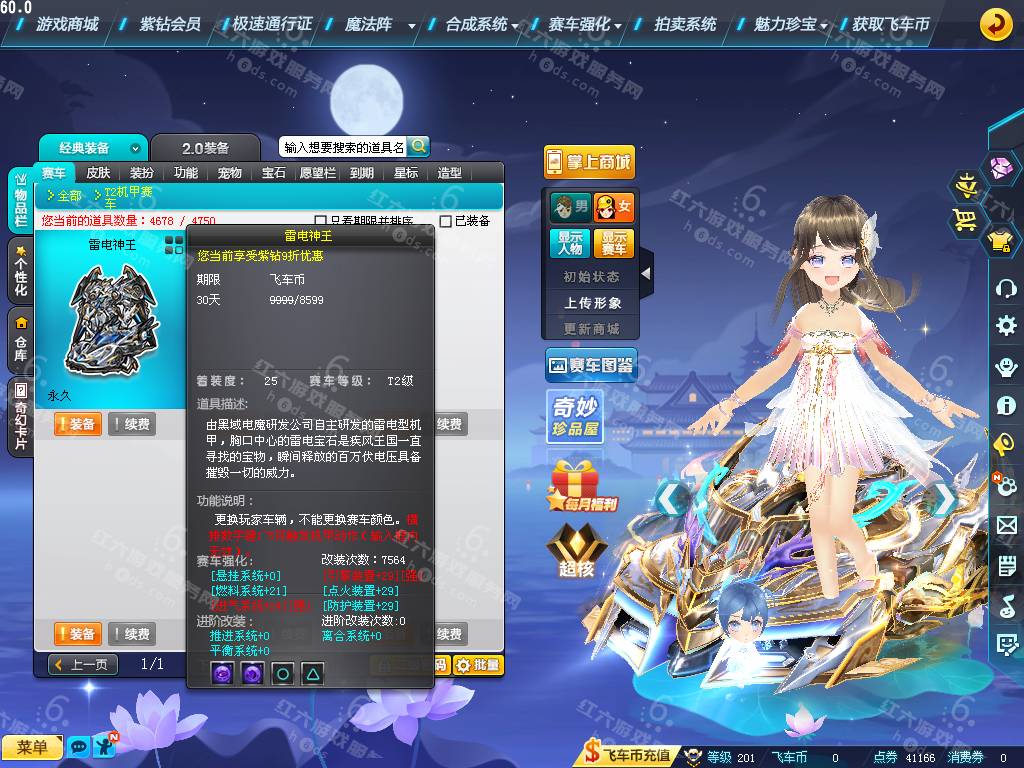Open the 仓库 warehouse side tab
Screen dimensions: 1024x768
pyautogui.click(x=20, y=341)
